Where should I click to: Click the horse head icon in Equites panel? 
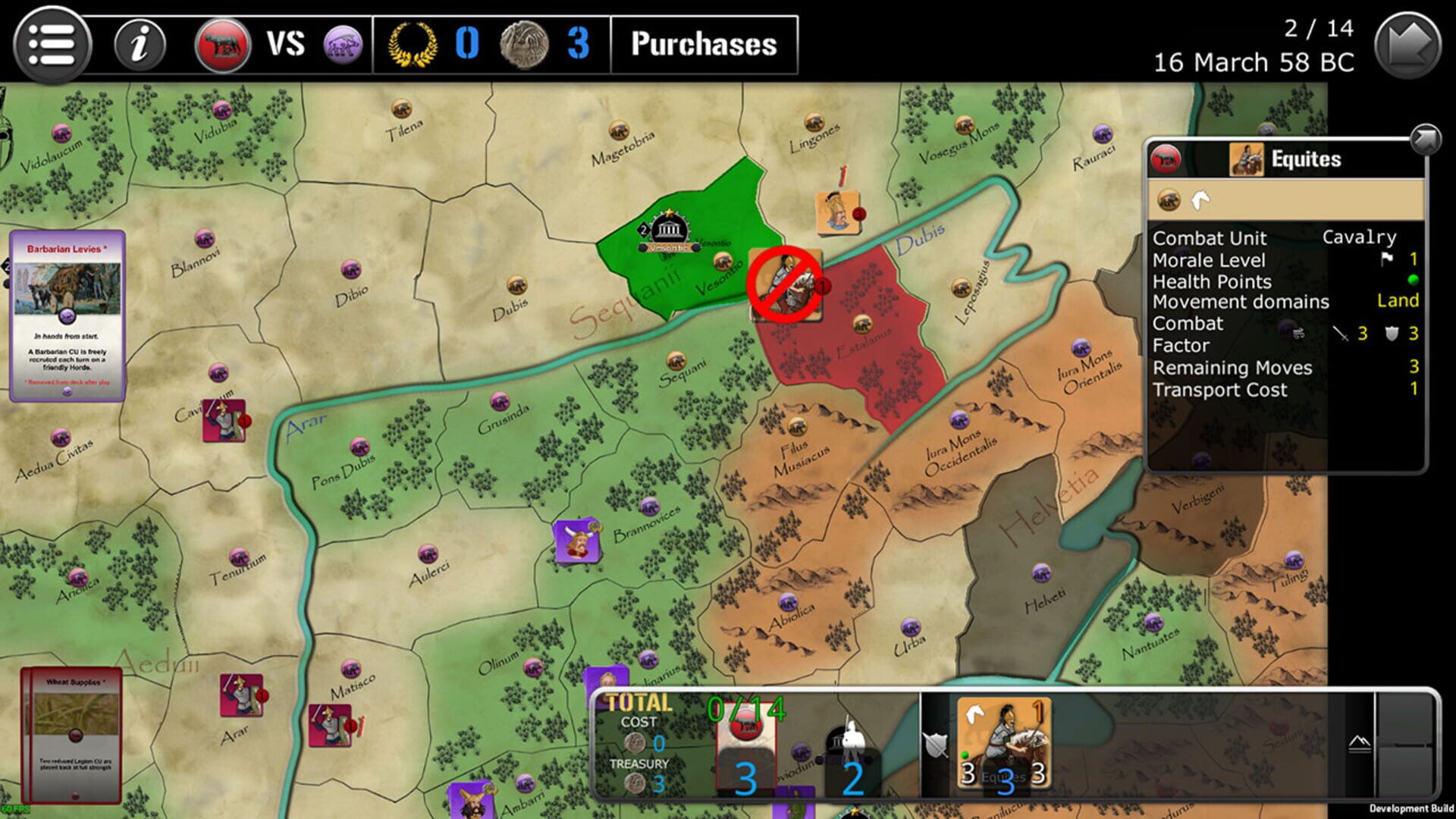(1199, 201)
